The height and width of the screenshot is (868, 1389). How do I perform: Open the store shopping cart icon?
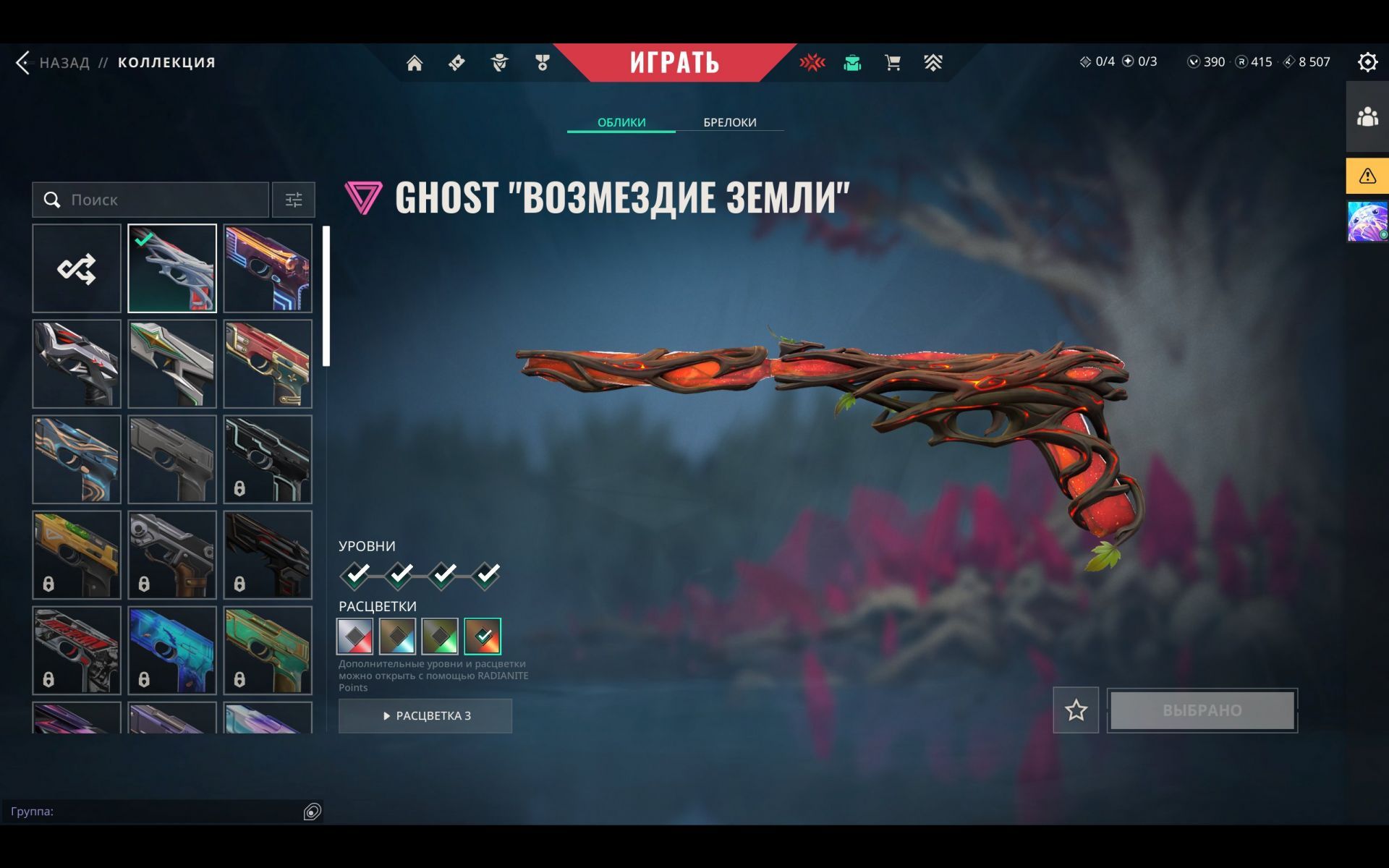click(x=893, y=63)
